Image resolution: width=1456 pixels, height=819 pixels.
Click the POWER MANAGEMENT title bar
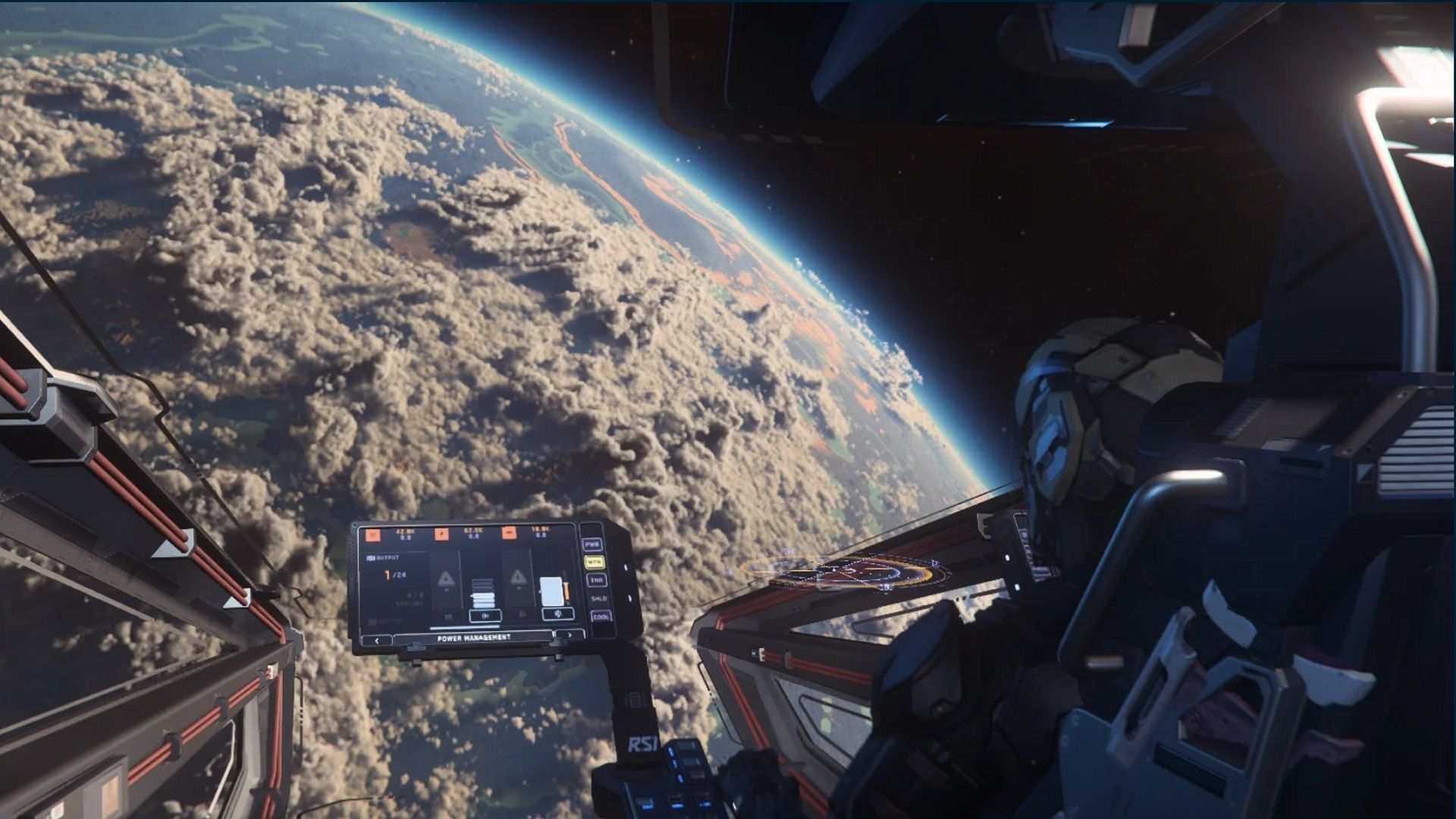tap(474, 639)
